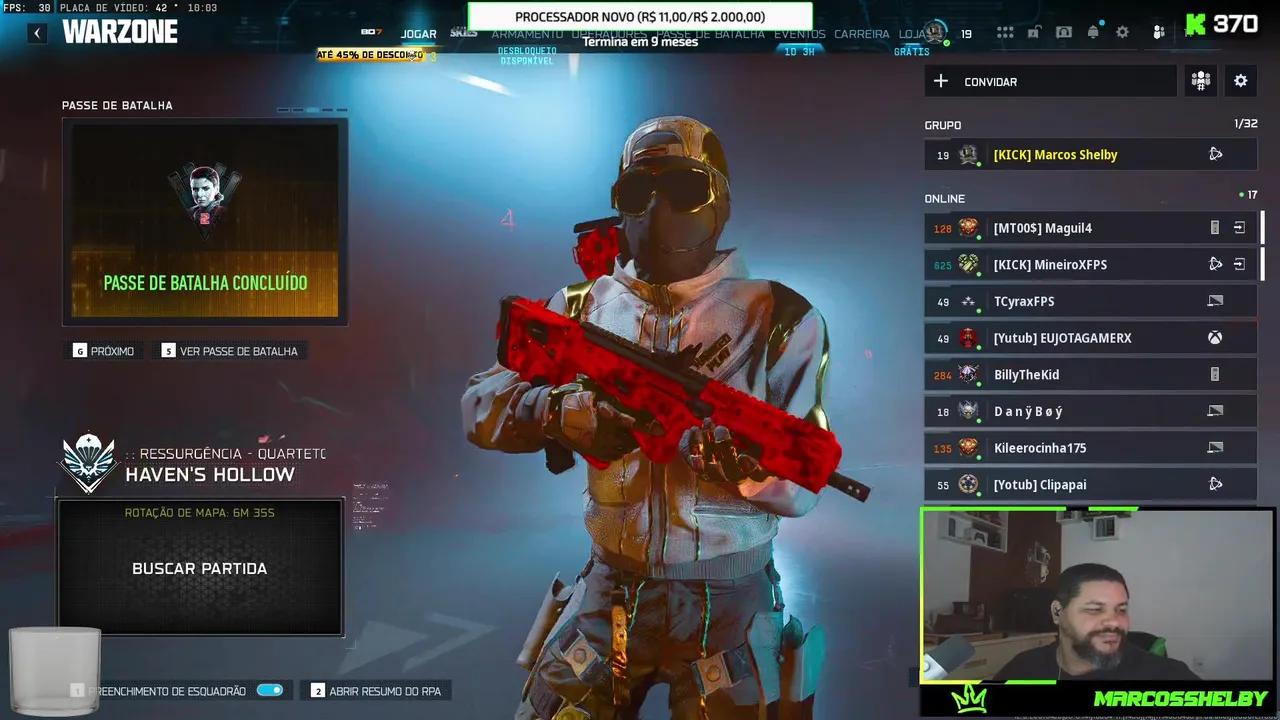Image resolution: width=1280 pixels, height=720 pixels.
Task: Open the EVENTOS menu
Action: 799,33
